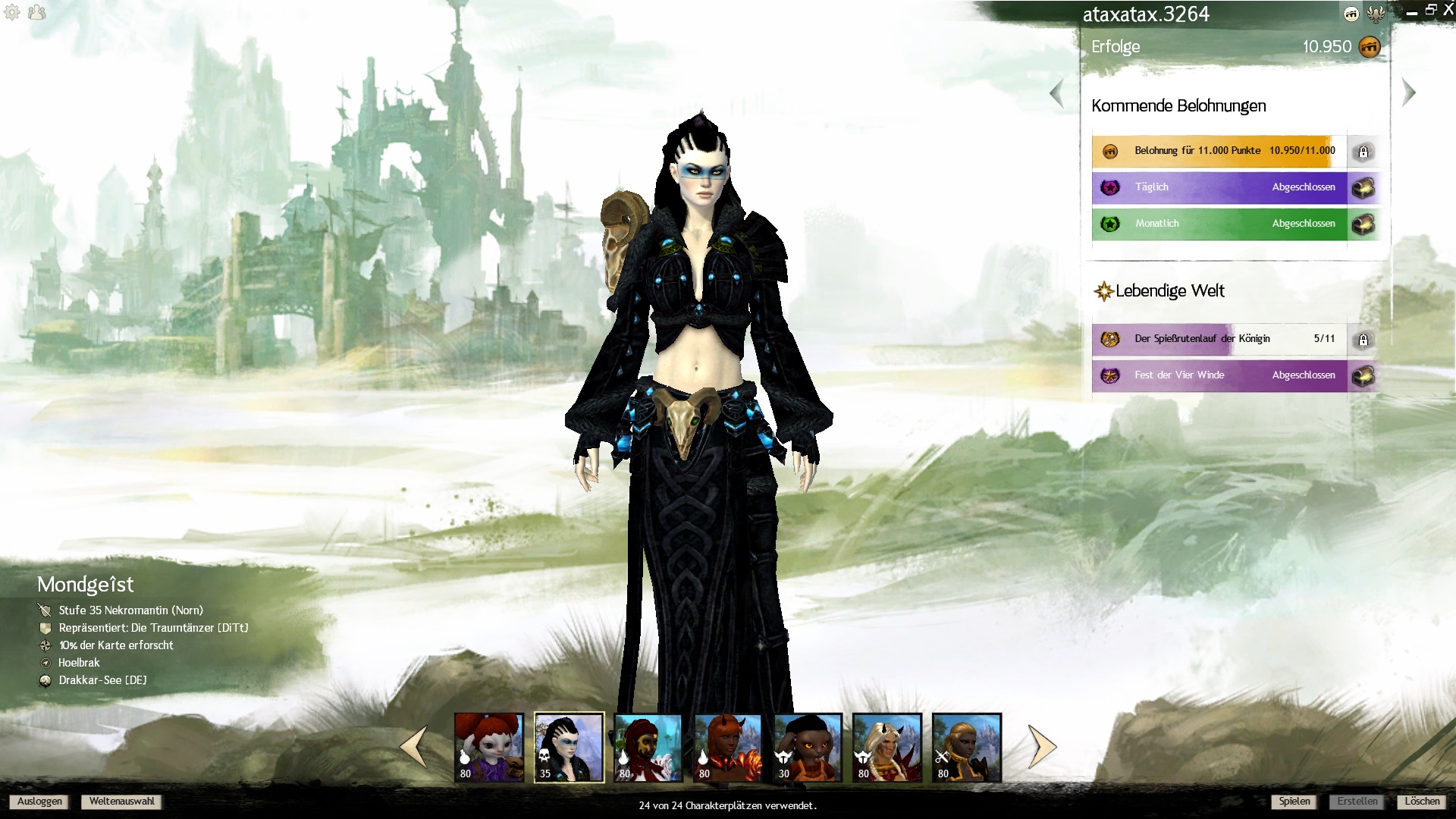Image resolution: width=1456 pixels, height=819 pixels.
Task: Log out using Ausloggen
Action: 39,802
